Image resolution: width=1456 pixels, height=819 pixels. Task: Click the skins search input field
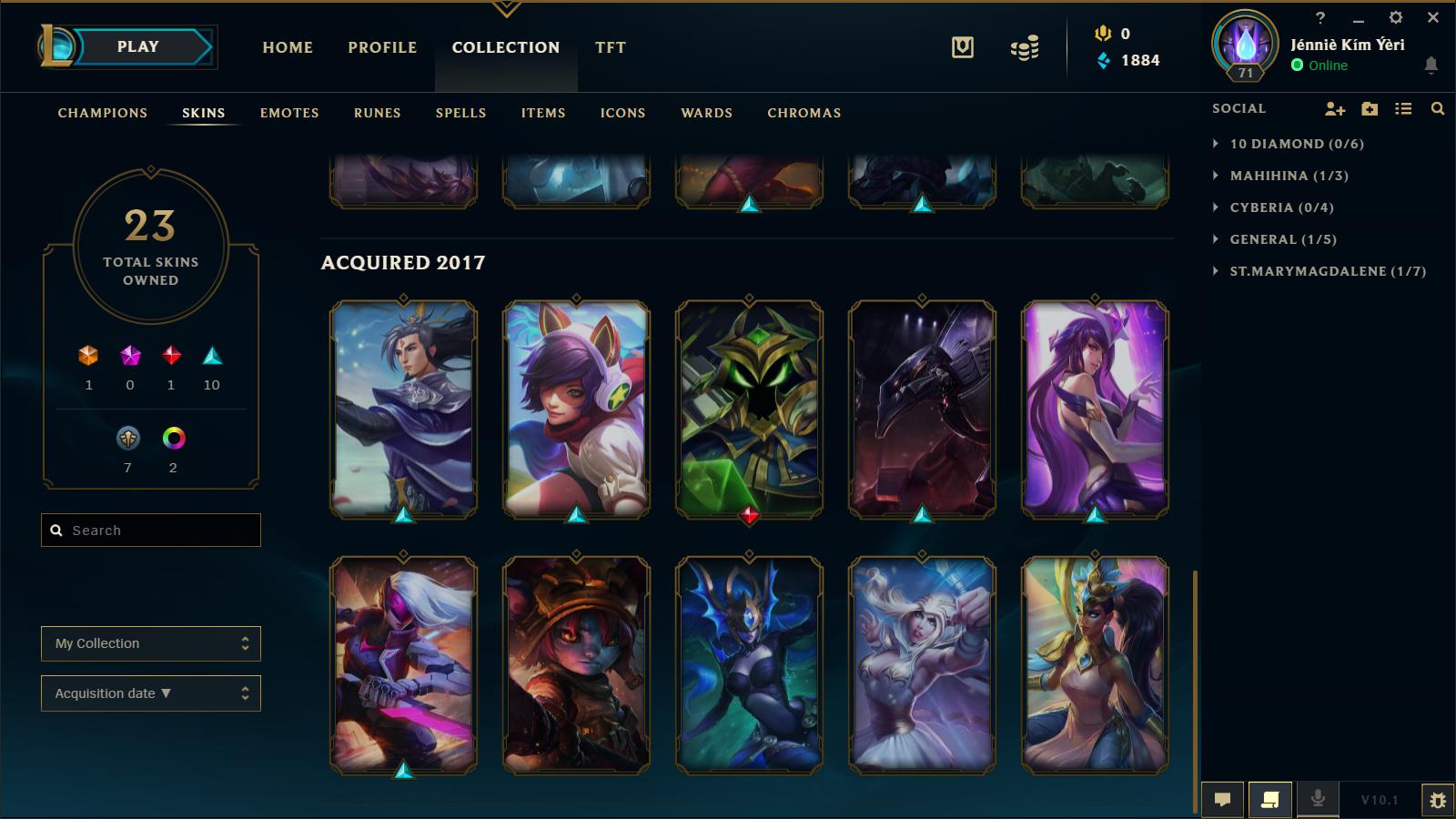(x=150, y=530)
